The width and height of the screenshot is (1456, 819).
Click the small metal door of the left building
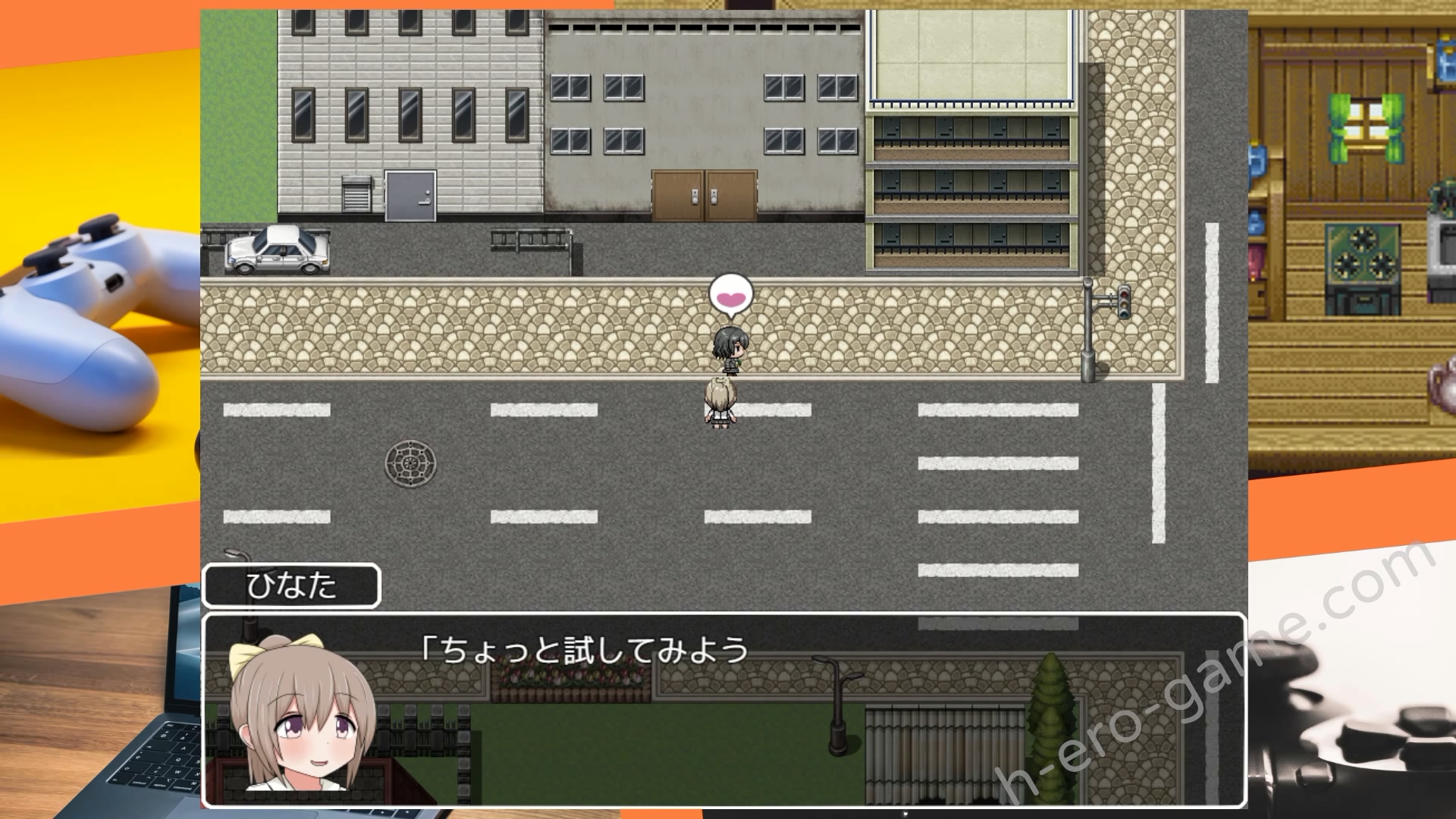coord(409,197)
